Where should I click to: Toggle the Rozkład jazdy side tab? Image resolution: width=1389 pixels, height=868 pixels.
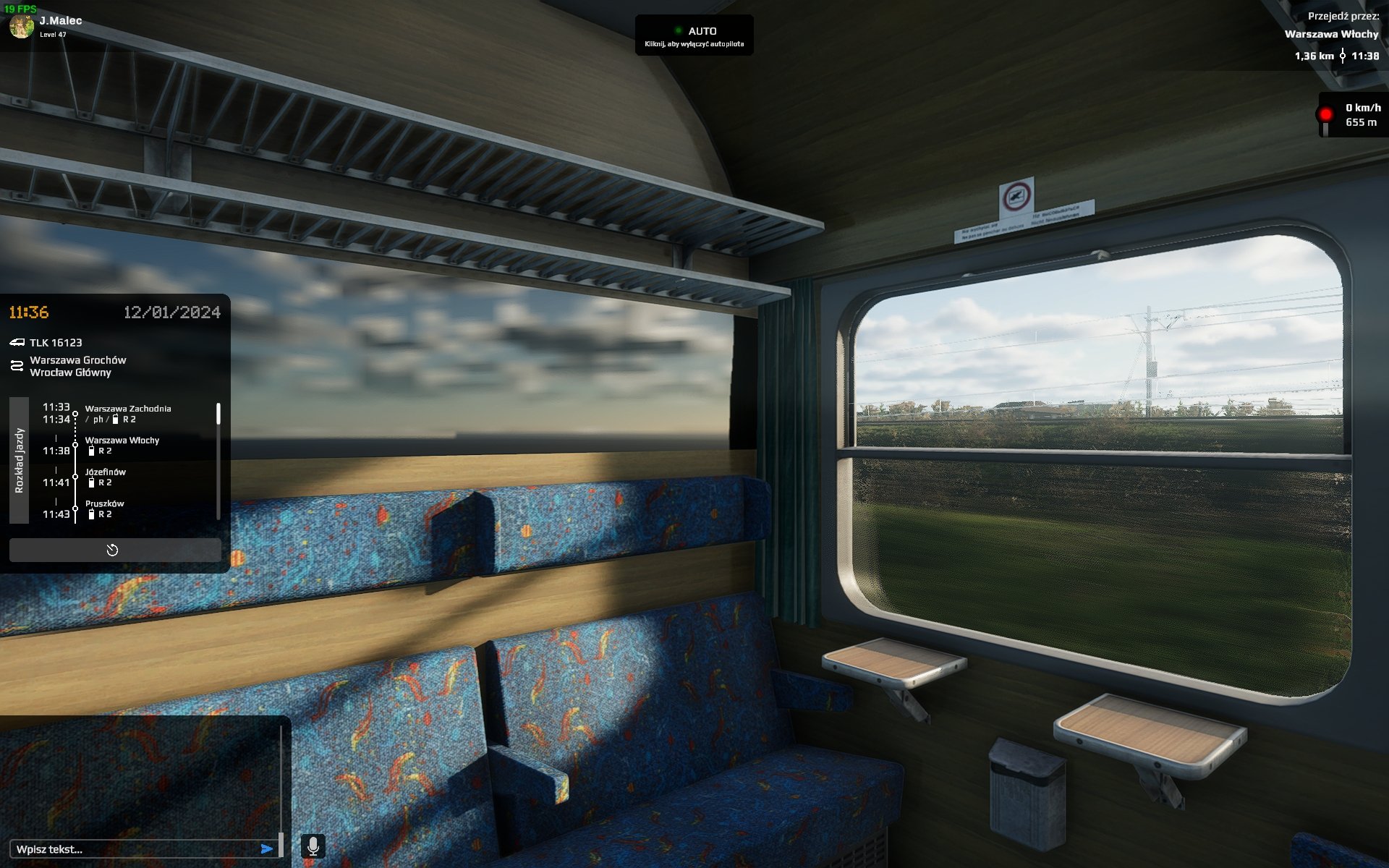pyautogui.click(x=20, y=460)
